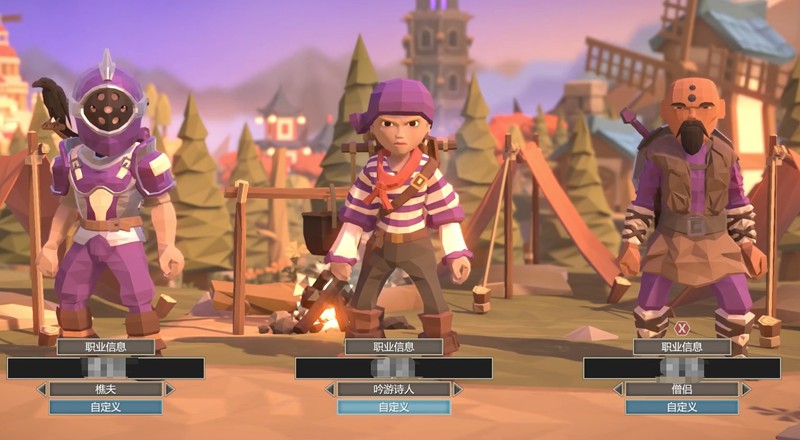Screen dimensions: 800x440
Task: Open 职业信息 for the 樵夫 hero
Action: point(105,347)
